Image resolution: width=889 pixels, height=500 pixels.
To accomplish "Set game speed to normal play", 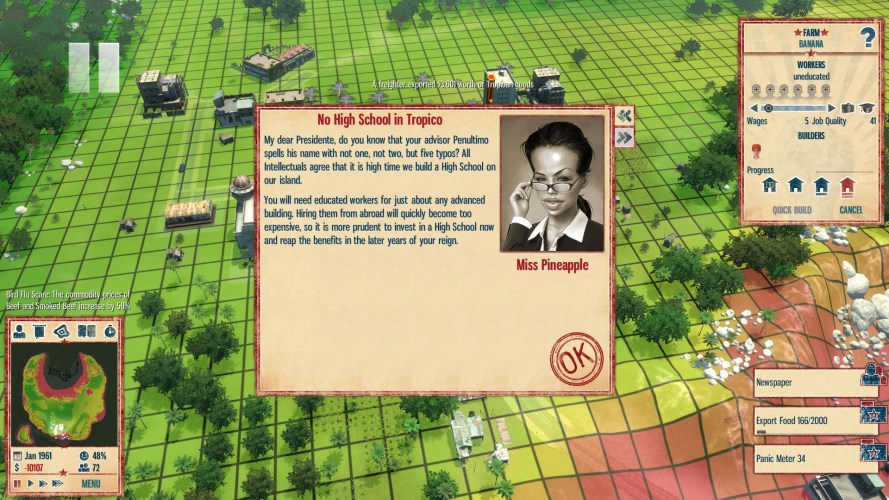I will [x=30, y=484].
